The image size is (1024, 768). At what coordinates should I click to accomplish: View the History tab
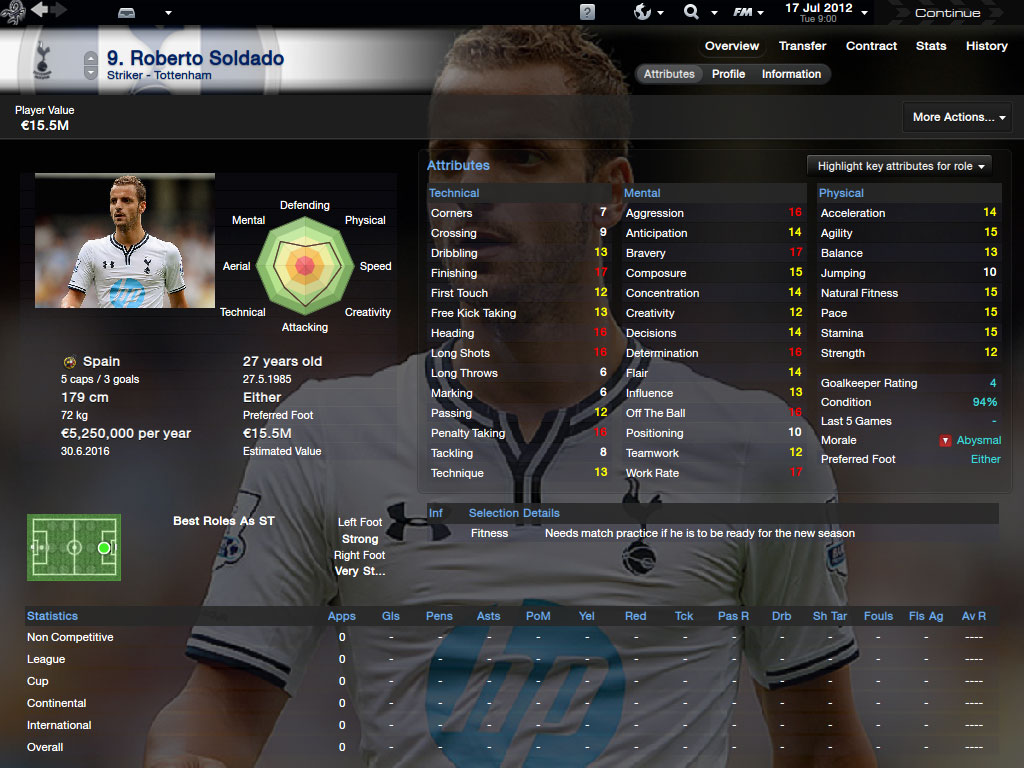986,46
